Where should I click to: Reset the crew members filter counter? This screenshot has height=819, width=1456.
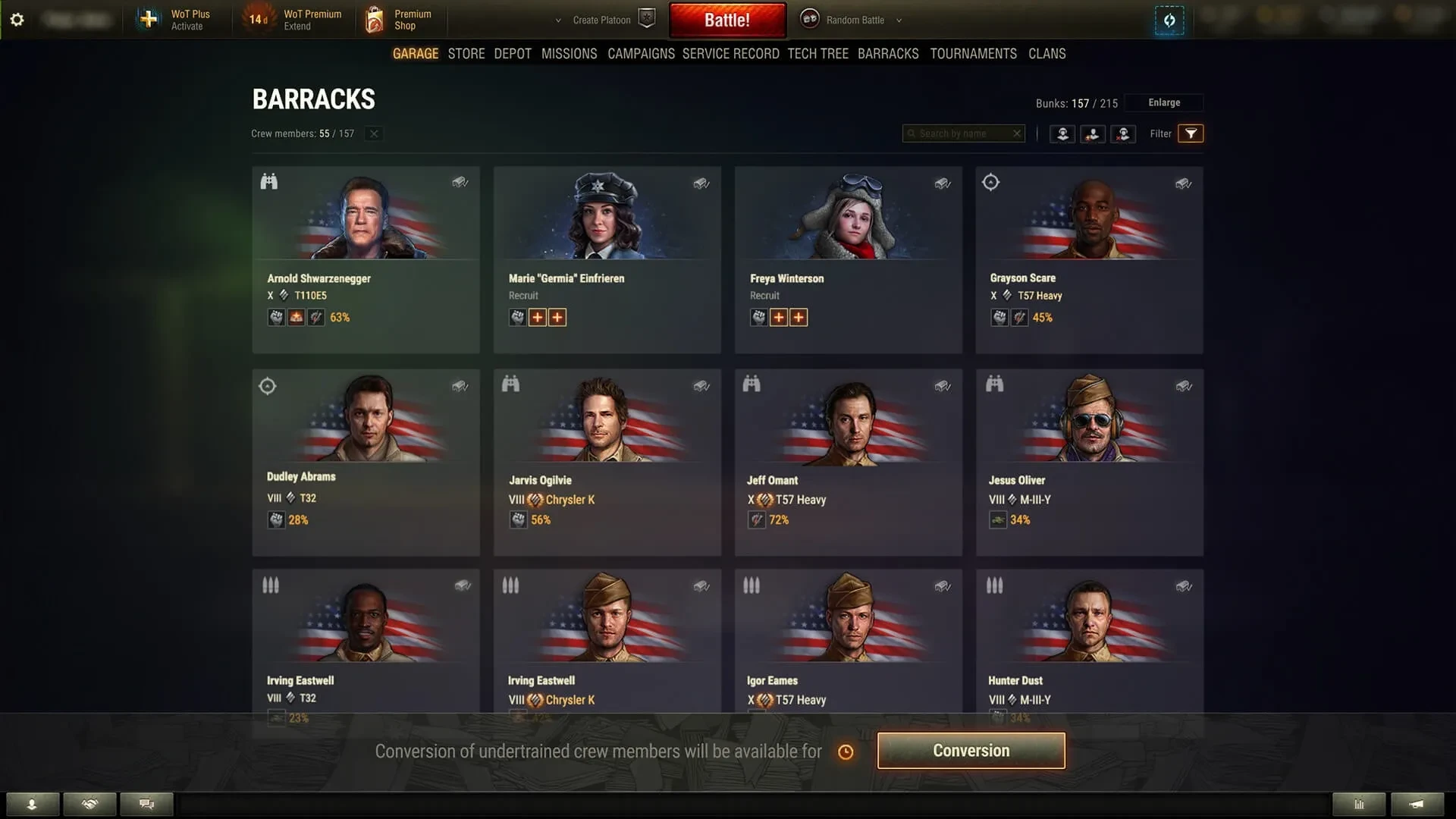coord(374,133)
